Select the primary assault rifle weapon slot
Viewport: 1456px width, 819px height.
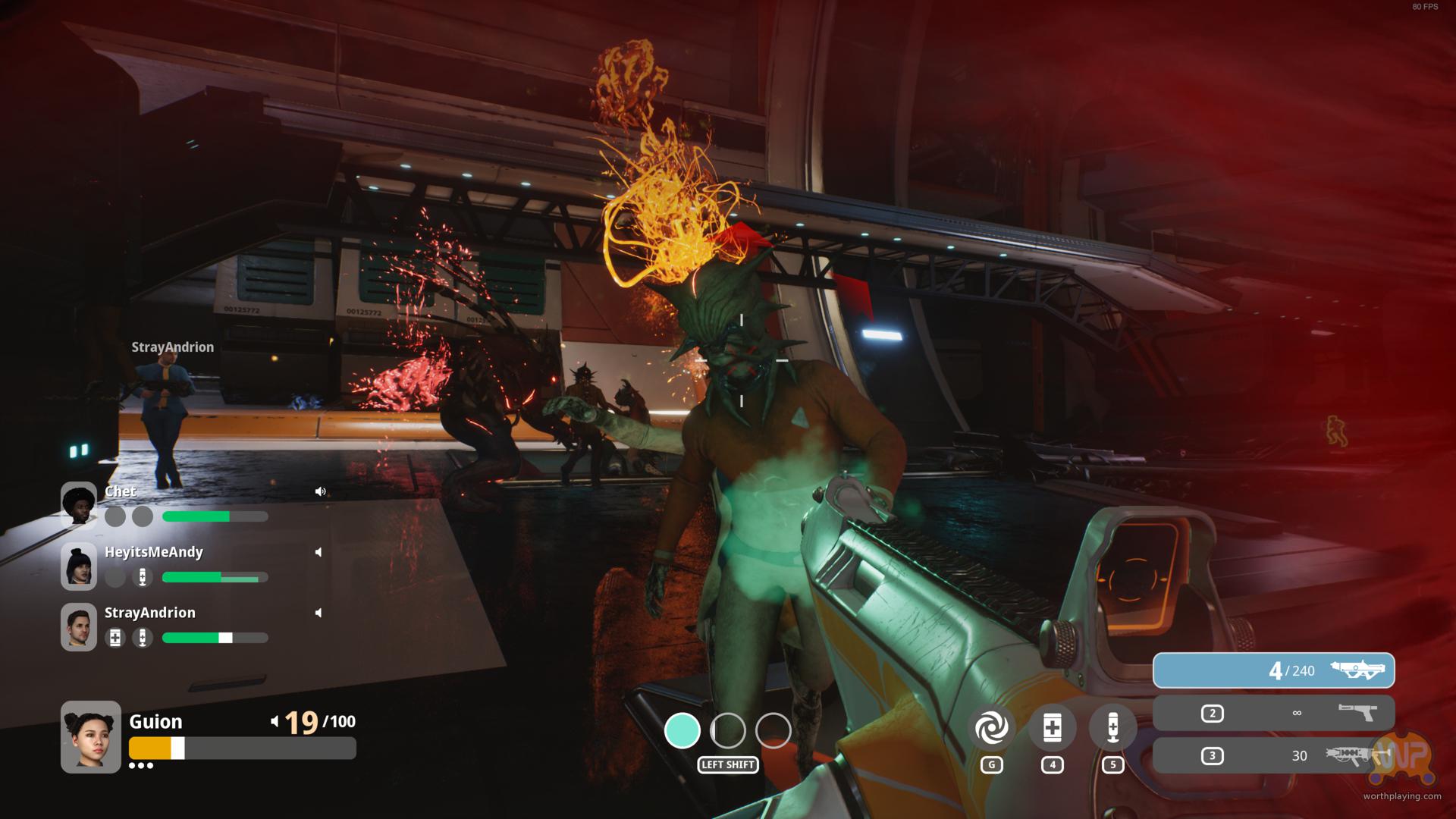[x=1273, y=670]
